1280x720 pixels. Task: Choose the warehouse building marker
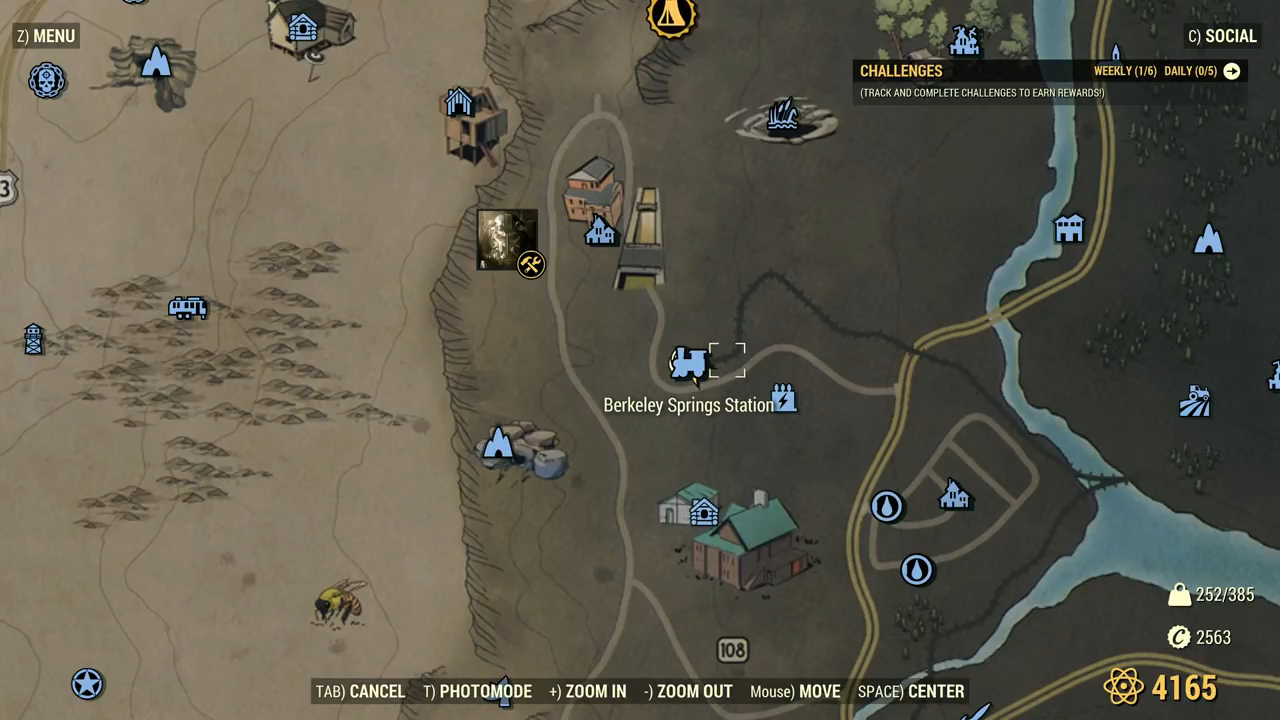[x=1069, y=228]
